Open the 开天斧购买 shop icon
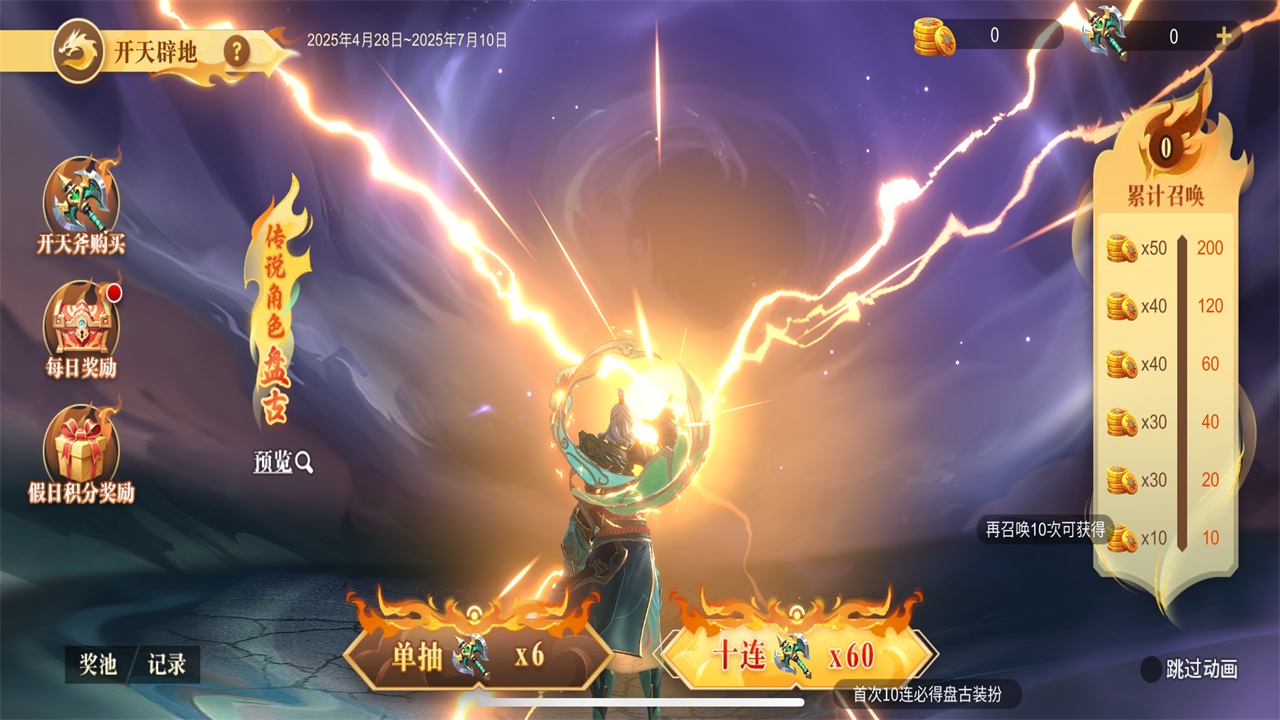Image resolution: width=1280 pixels, height=720 pixels. pyautogui.click(x=81, y=198)
